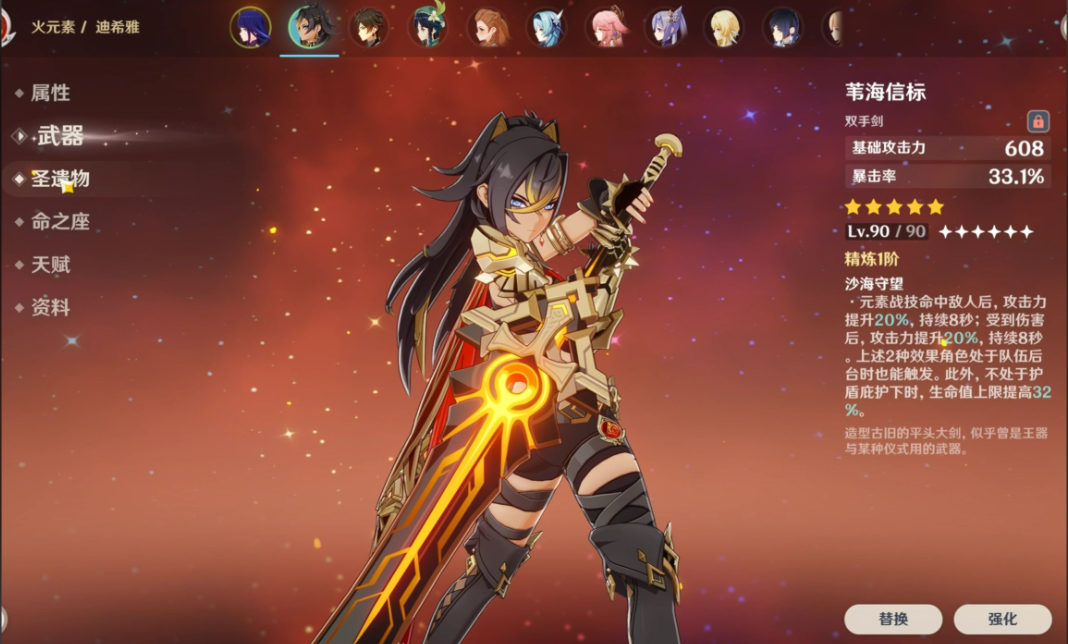Switch to Eula's light-blue-haired portrait
The image size is (1068, 644).
coord(547,27)
